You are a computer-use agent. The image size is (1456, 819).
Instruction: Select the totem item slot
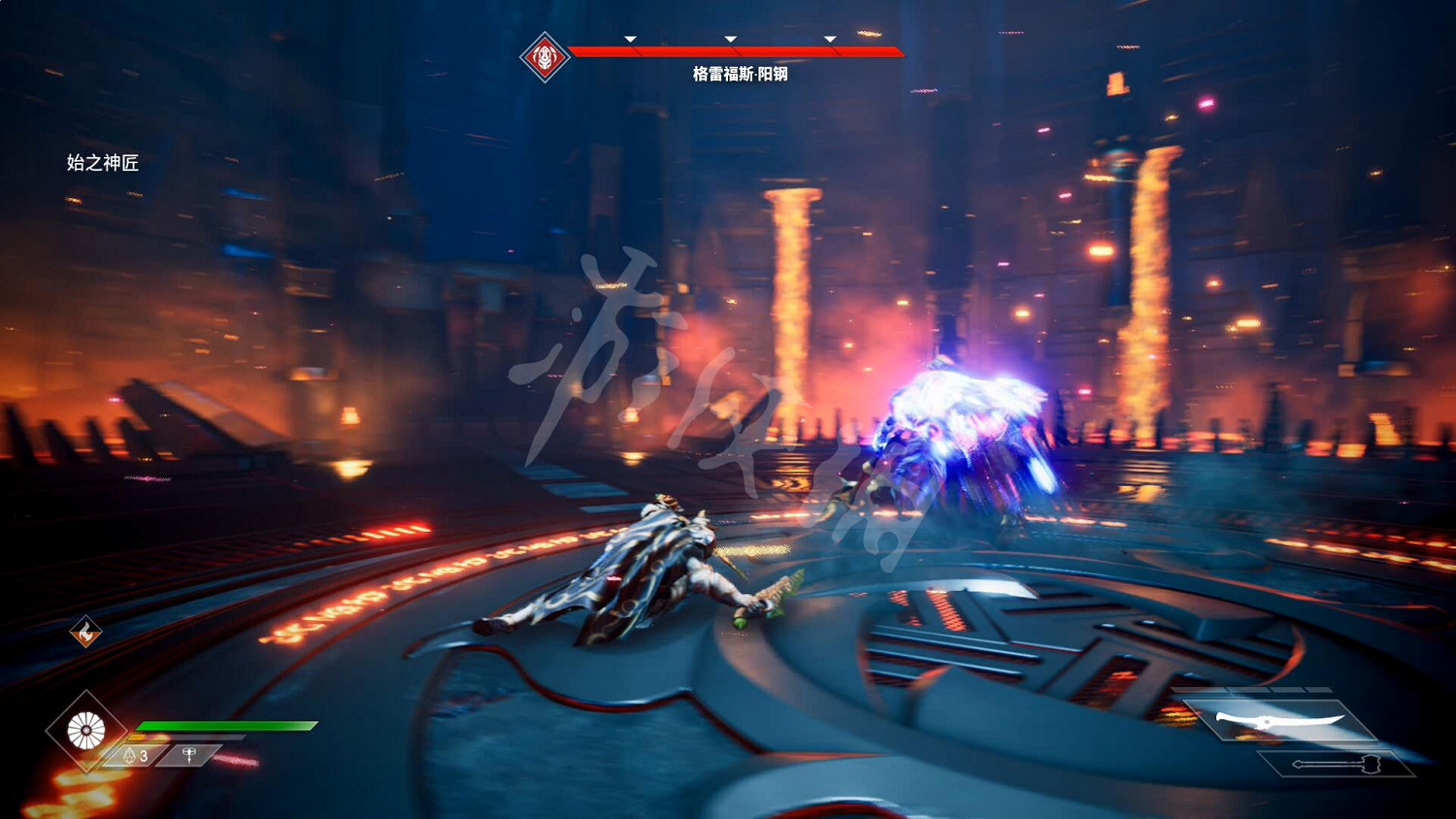tap(189, 754)
